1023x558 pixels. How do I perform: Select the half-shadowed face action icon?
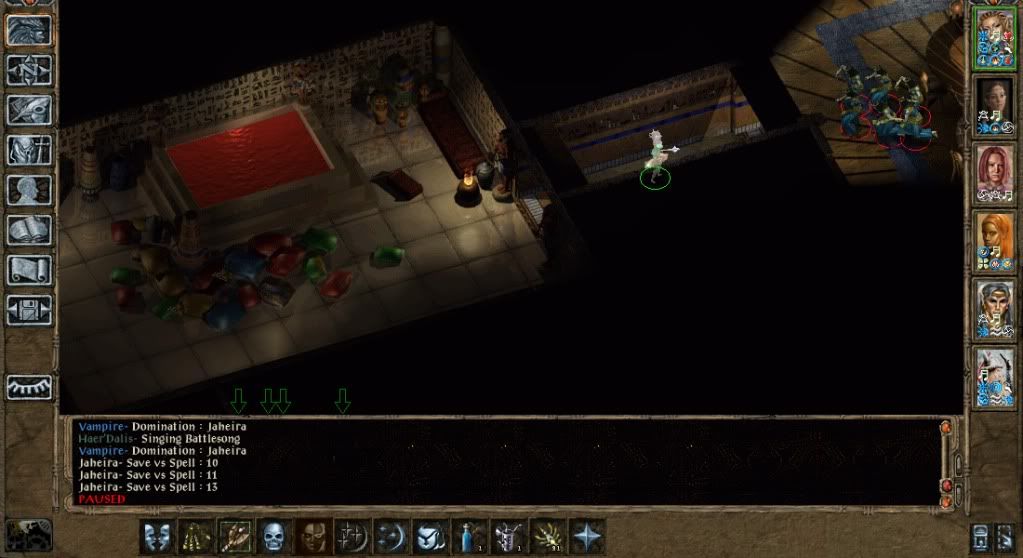point(313,535)
